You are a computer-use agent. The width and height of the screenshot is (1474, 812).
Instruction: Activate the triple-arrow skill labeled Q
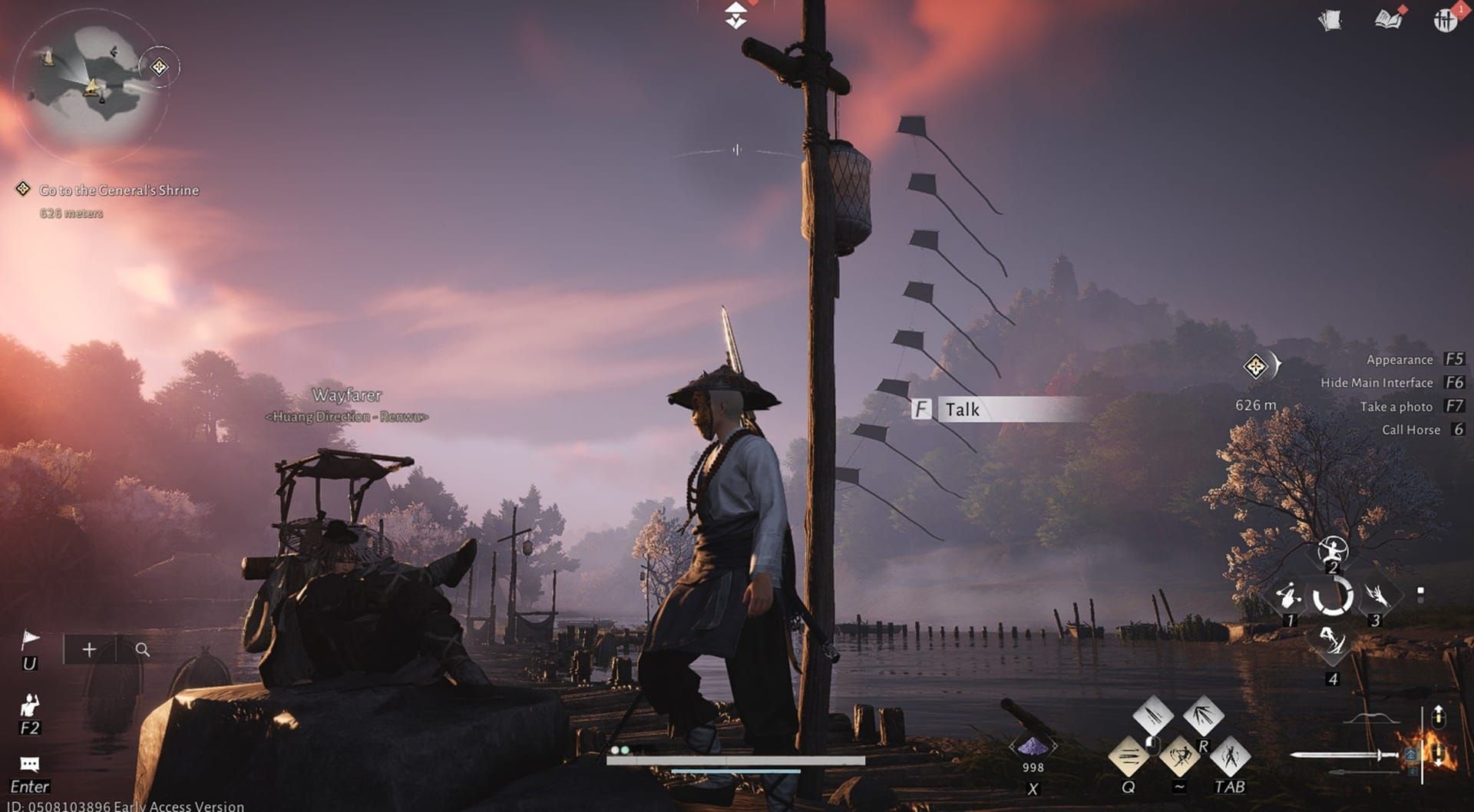point(1129,757)
